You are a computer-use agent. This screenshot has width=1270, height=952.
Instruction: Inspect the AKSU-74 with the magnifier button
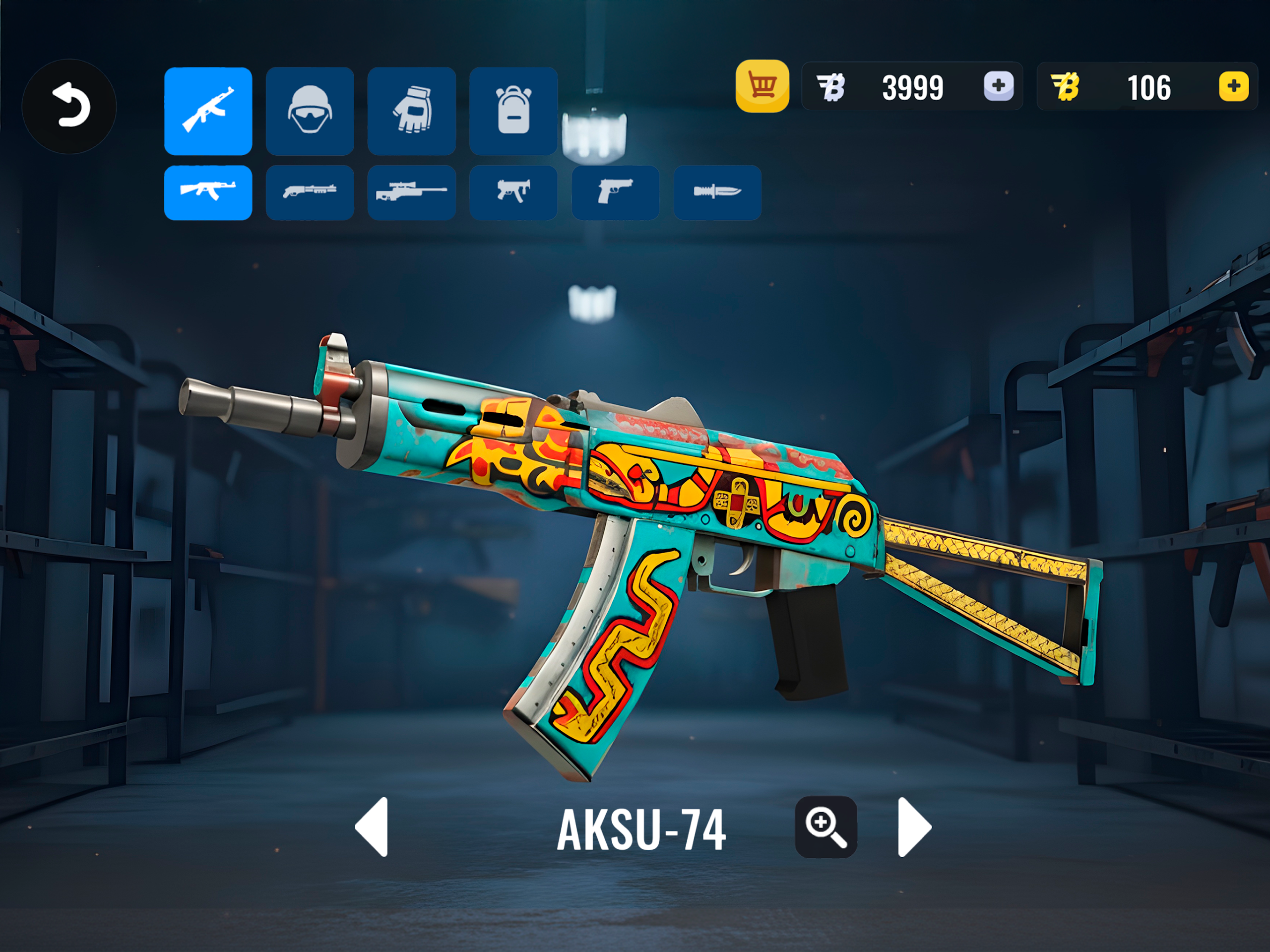[825, 827]
